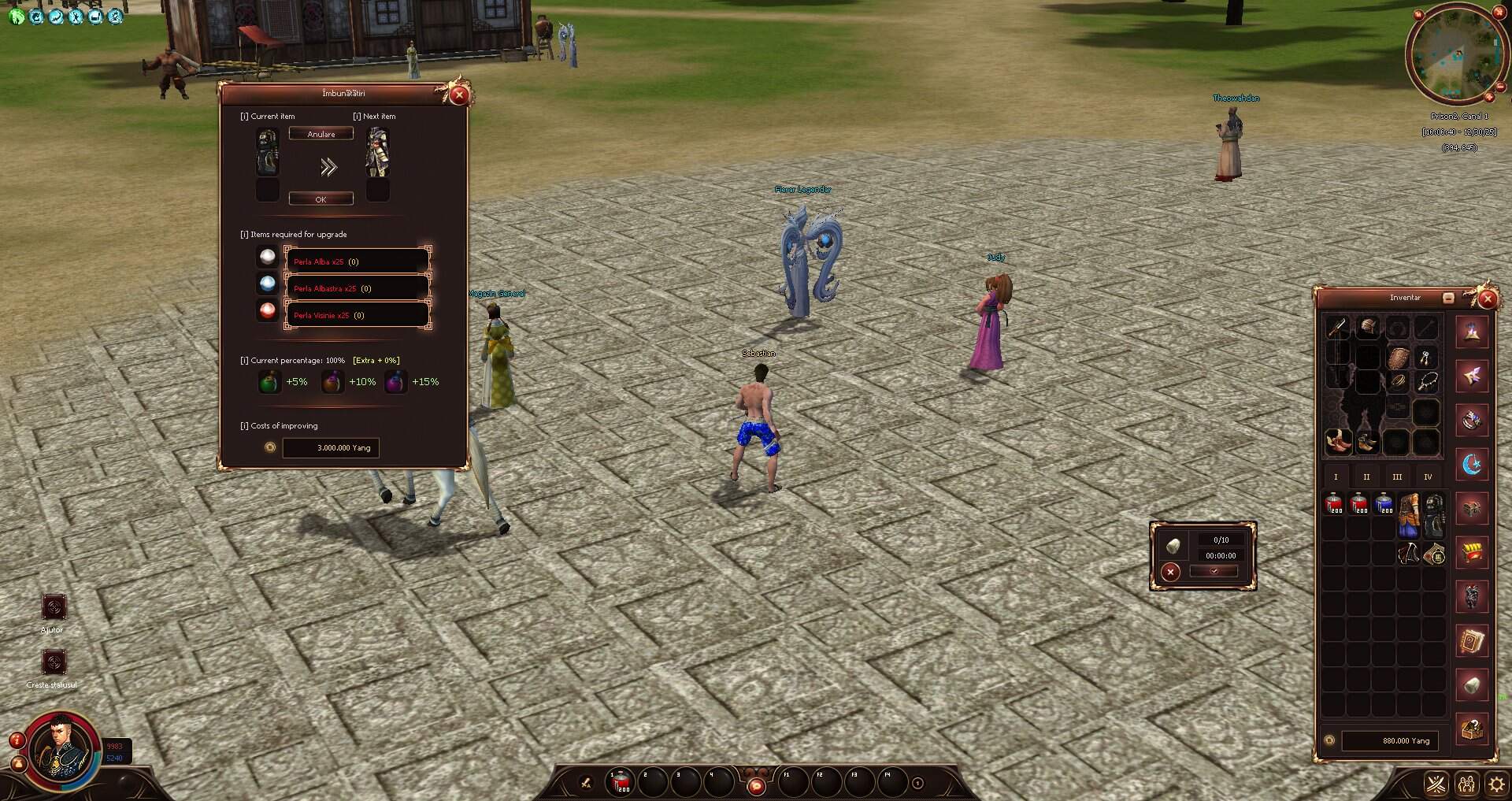Click the sword icon left of the quickbar
This screenshot has width=1512, height=801.
pos(587,781)
